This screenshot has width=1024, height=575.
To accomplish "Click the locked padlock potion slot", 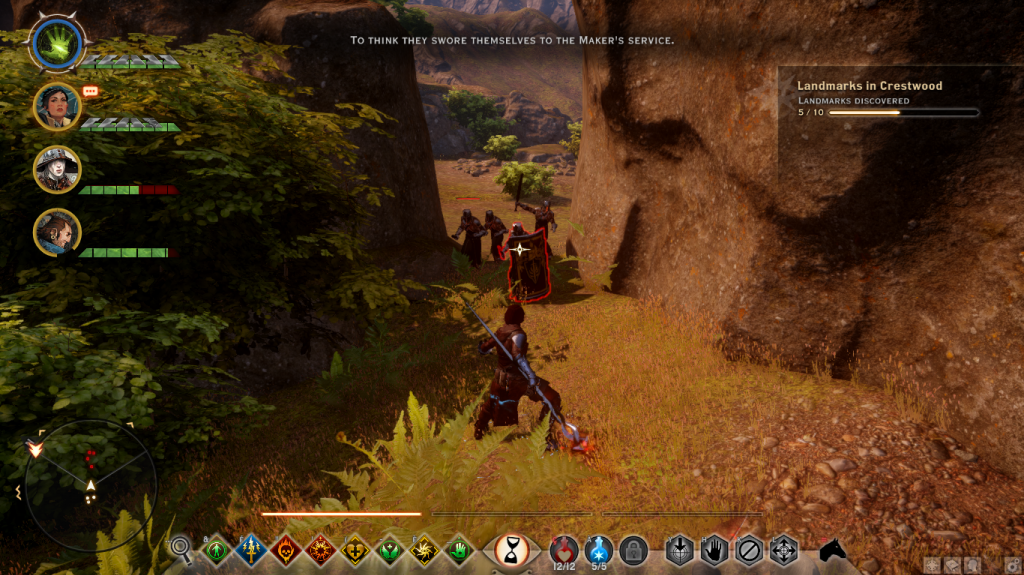I will pyautogui.click(x=633, y=549).
